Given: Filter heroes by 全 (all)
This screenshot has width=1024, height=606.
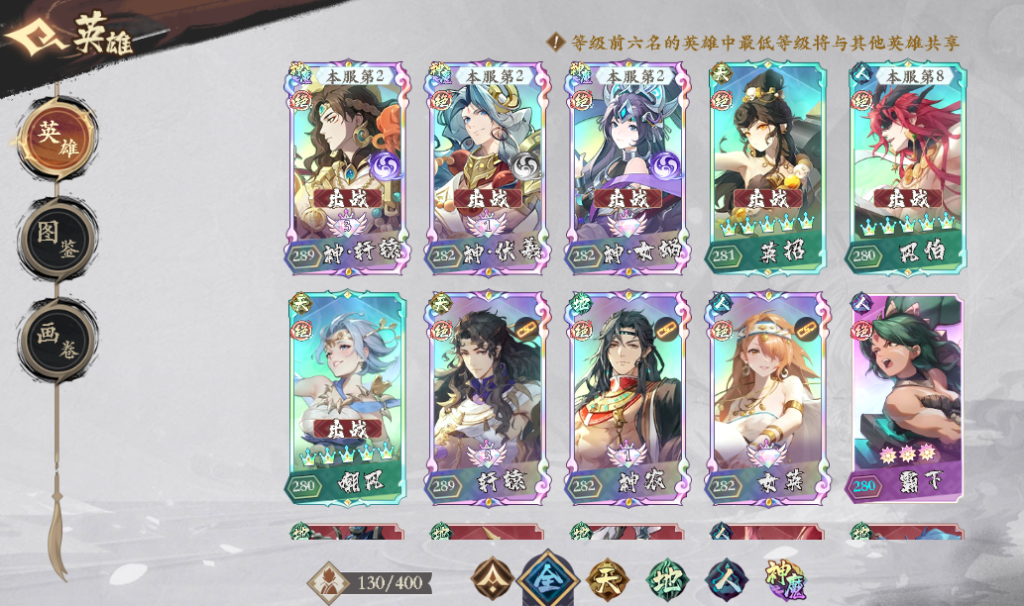Looking at the screenshot, I should [x=548, y=577].
